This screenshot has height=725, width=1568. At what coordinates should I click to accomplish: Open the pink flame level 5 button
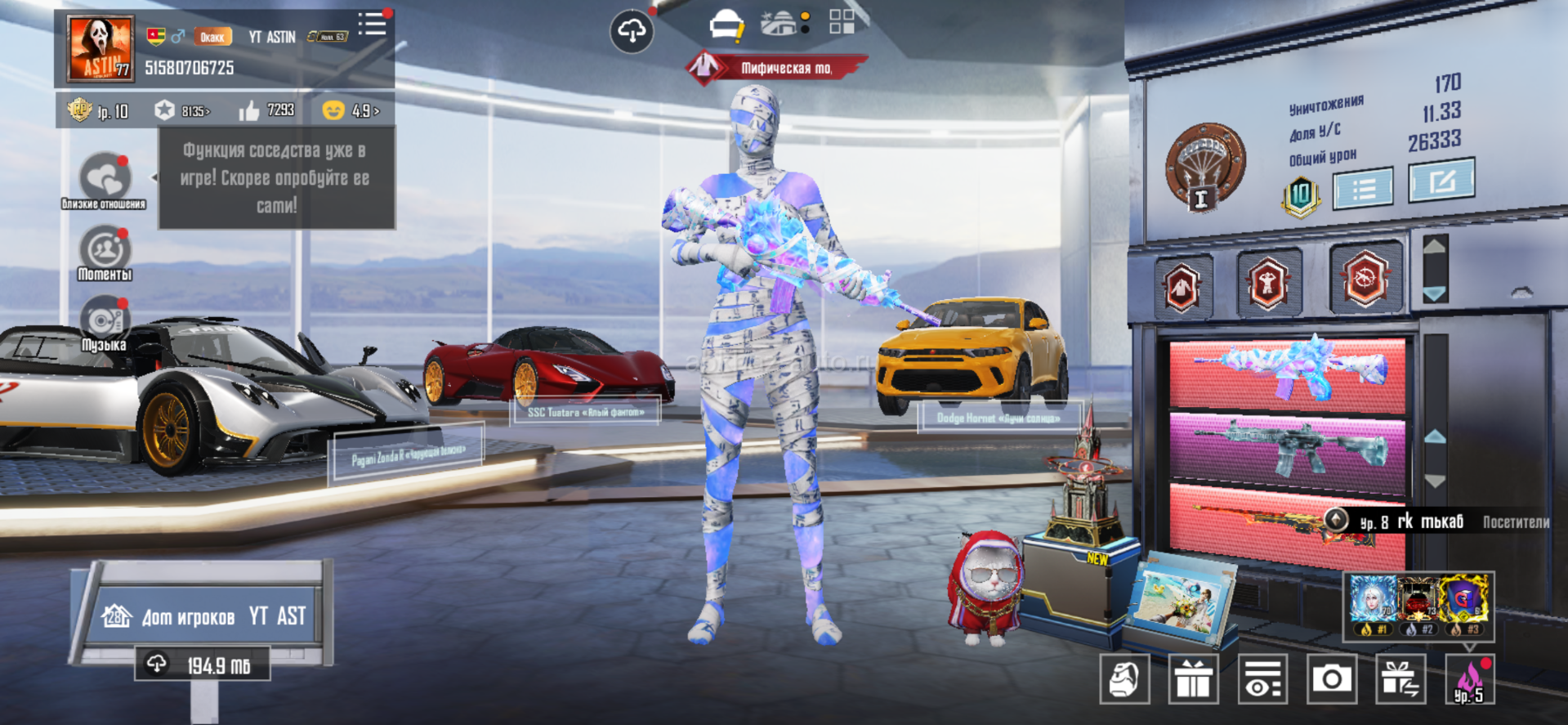click(1470, 678)
